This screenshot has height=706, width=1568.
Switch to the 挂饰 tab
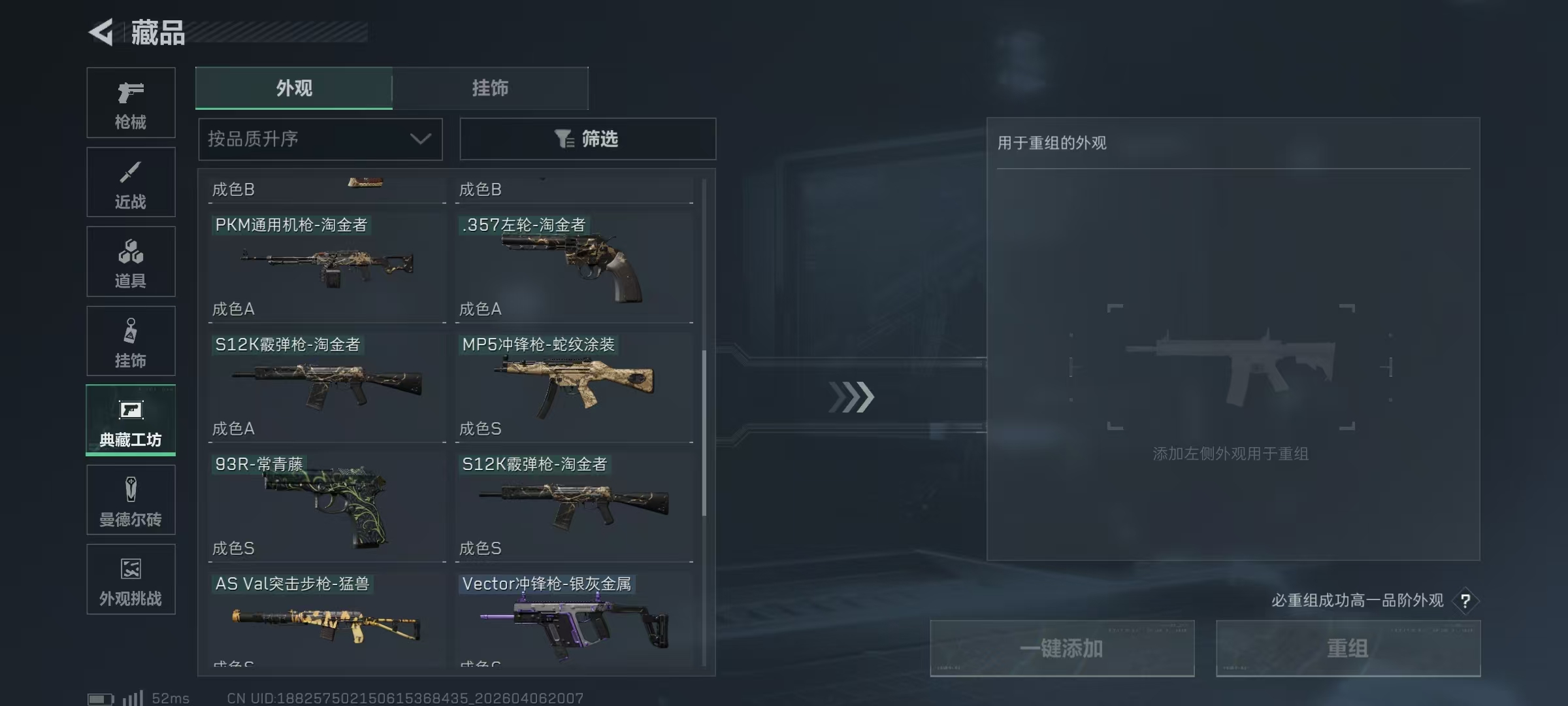490,88
